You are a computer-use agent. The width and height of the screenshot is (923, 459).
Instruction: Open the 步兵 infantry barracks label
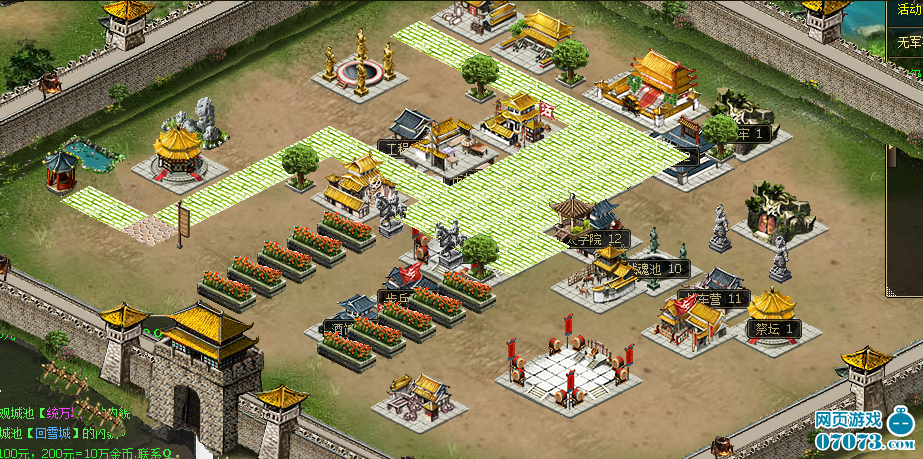point(393,297)
